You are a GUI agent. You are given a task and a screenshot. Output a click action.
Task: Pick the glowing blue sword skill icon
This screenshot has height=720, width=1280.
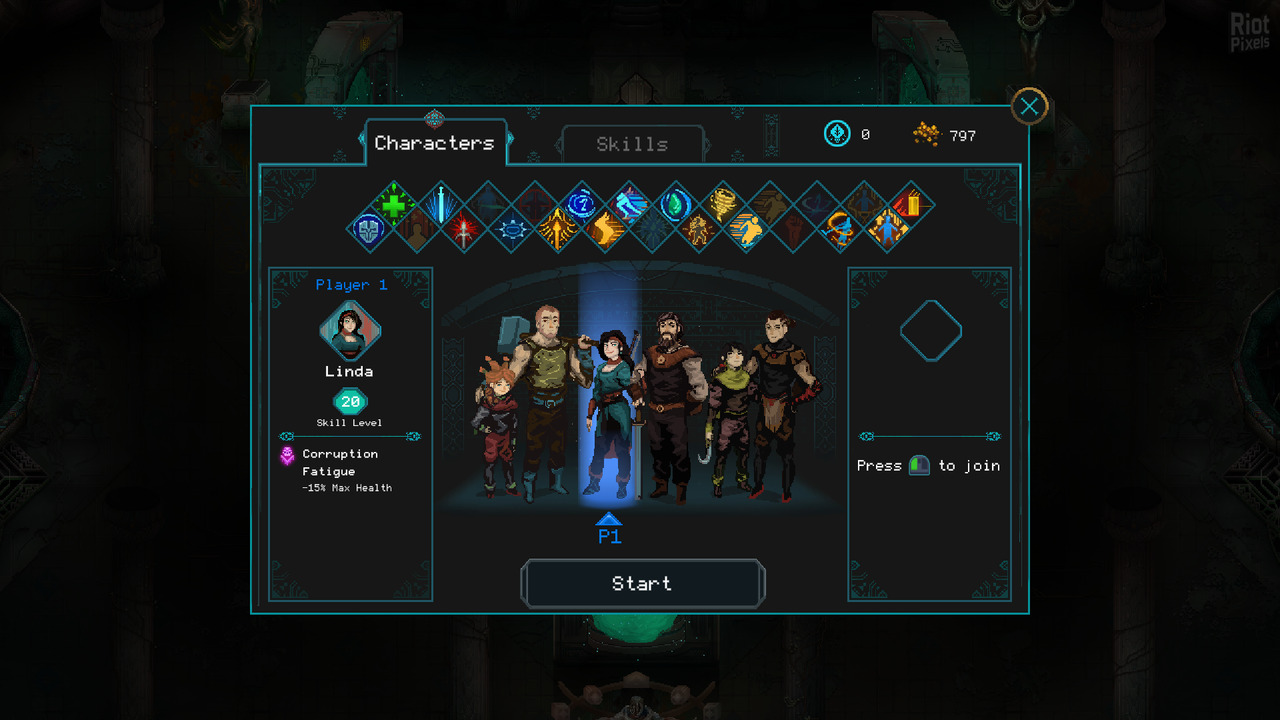tap(440, 205)
